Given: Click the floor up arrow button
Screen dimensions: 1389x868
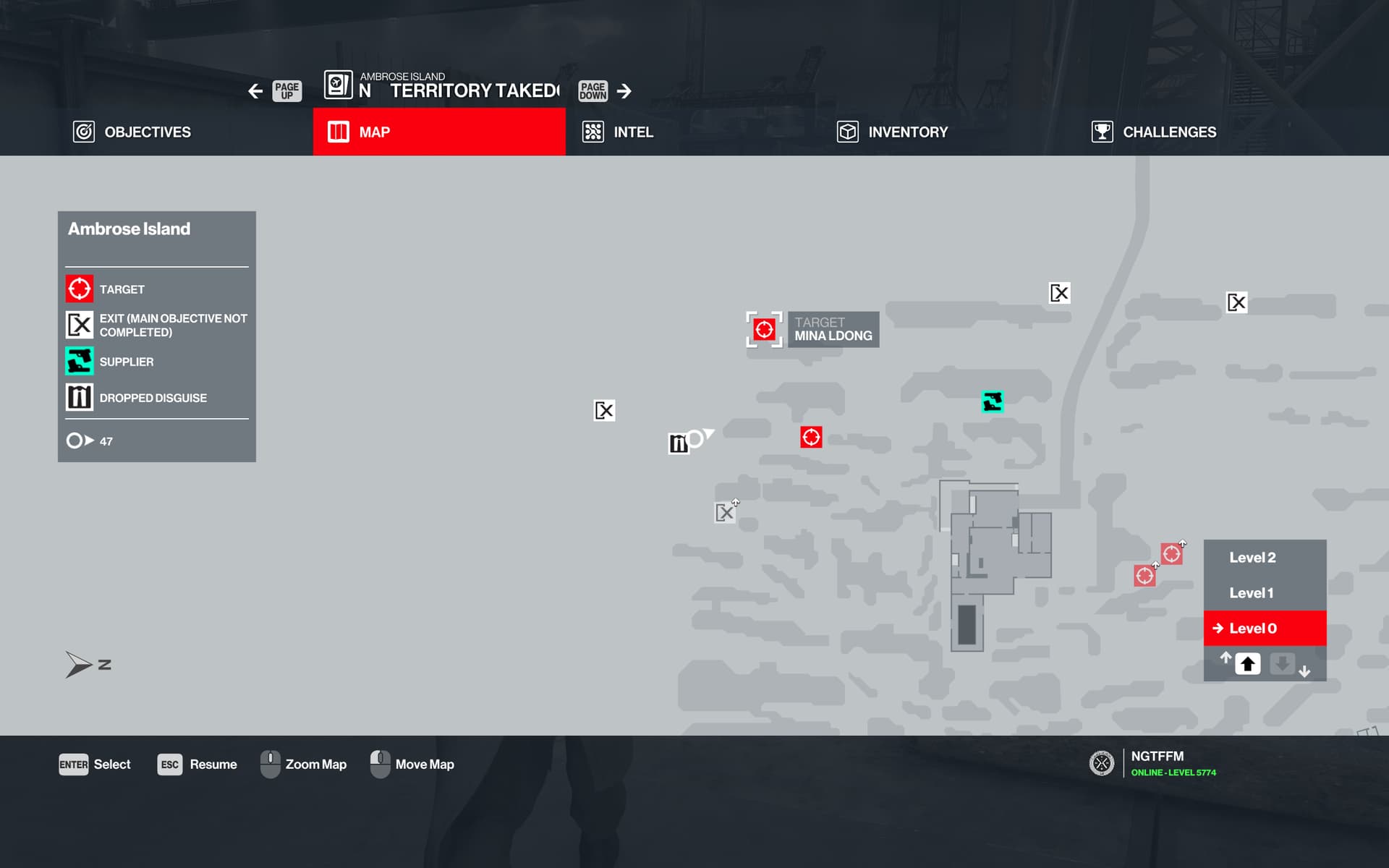Looking at the screenshot, I should tap(1247, 664).
